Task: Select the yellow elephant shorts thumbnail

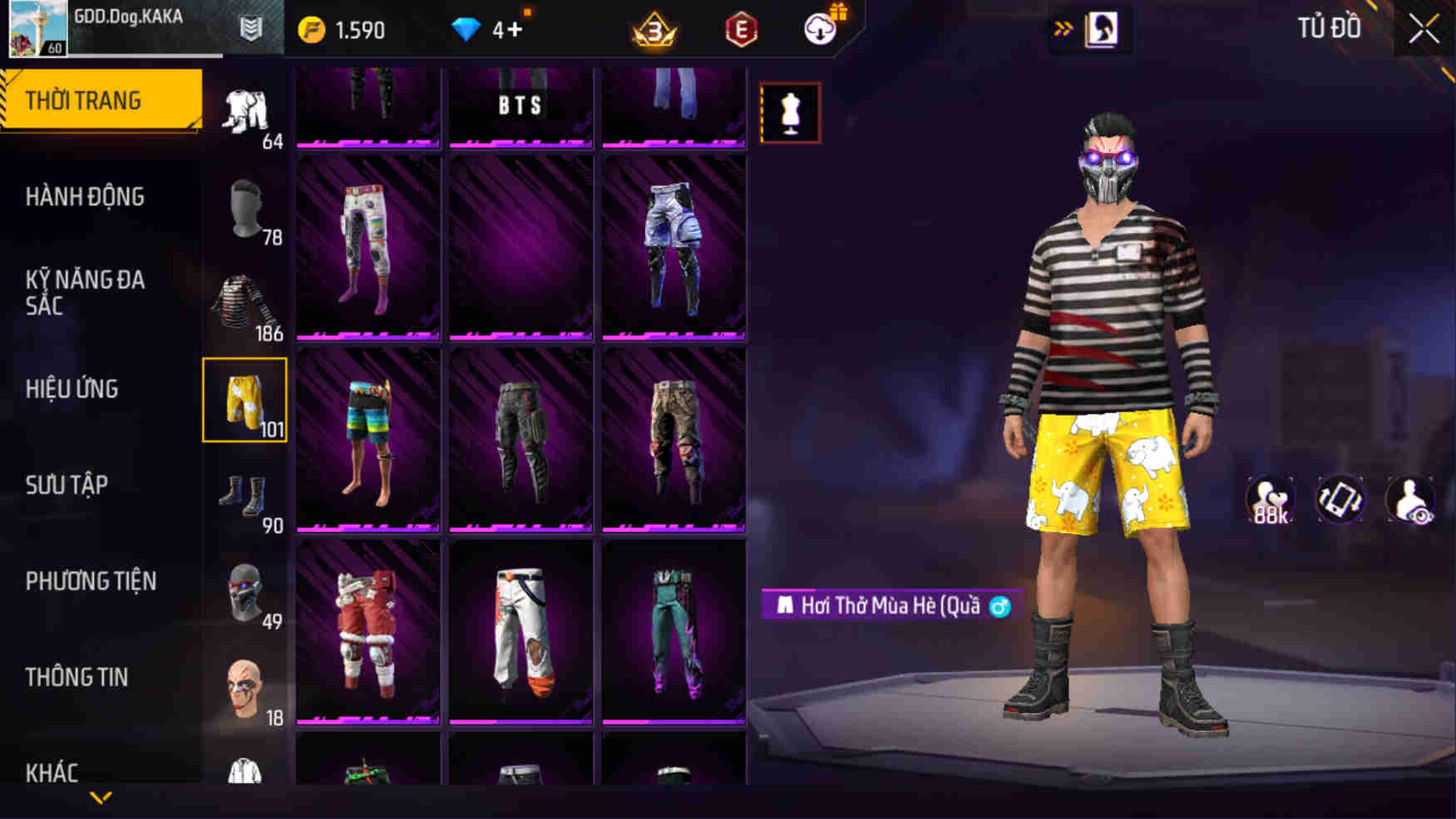Action: (x=244, y=397)
